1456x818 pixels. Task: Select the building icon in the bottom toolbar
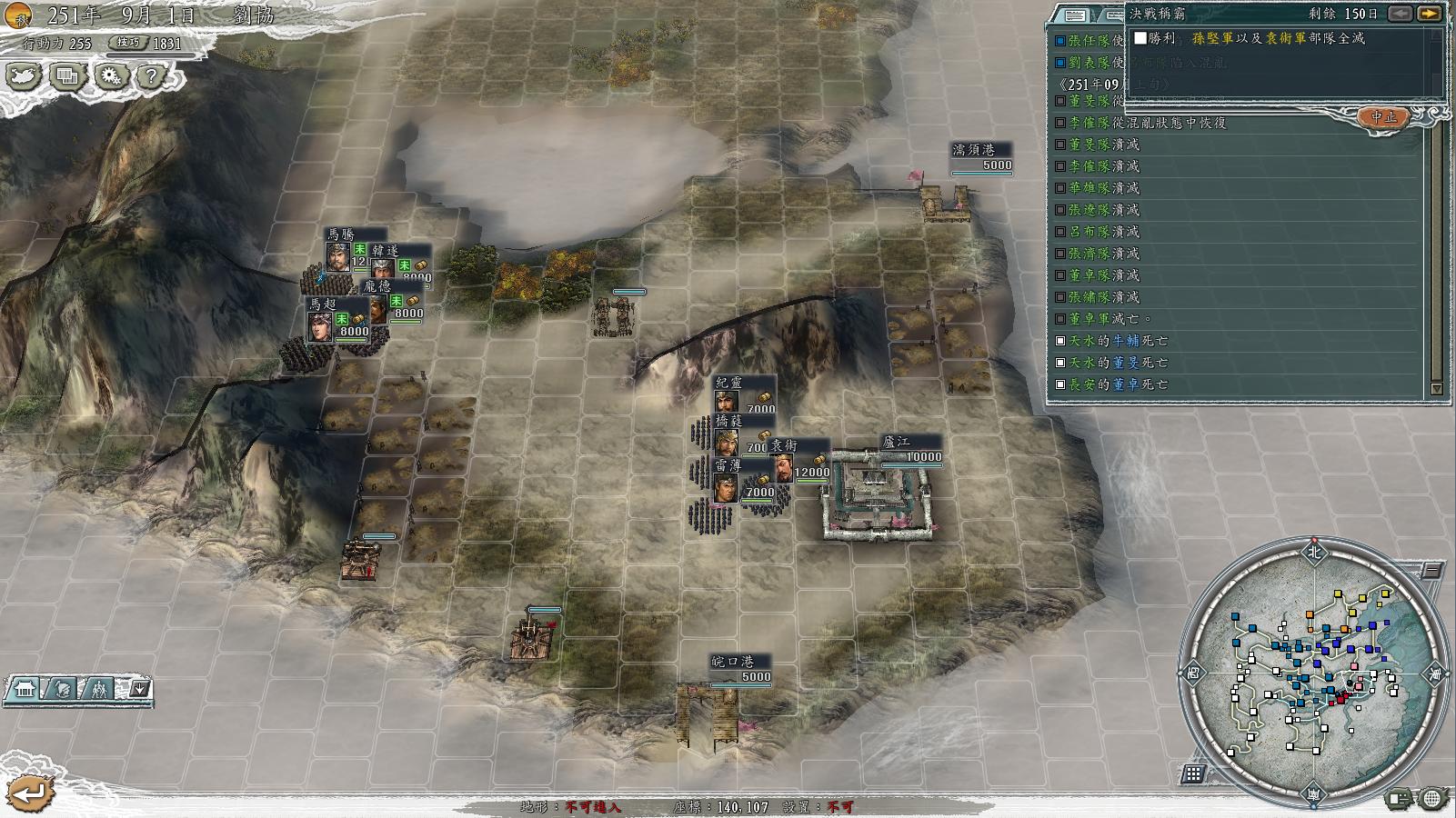pyautogui.click(x=25, y=690)
